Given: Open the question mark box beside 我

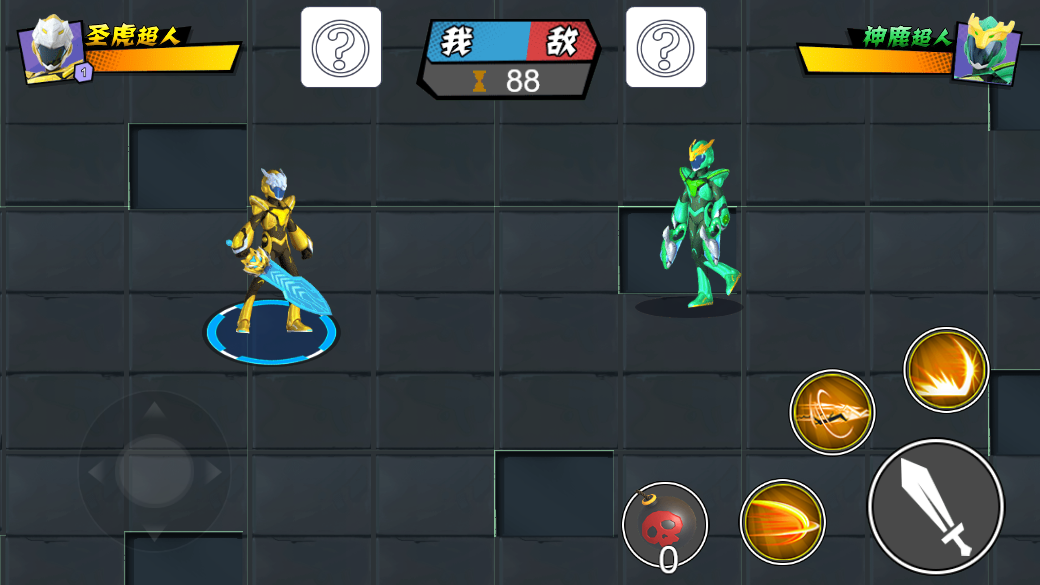Looking at the screenshot, I should pyautogui.click(x=341, y=47).
